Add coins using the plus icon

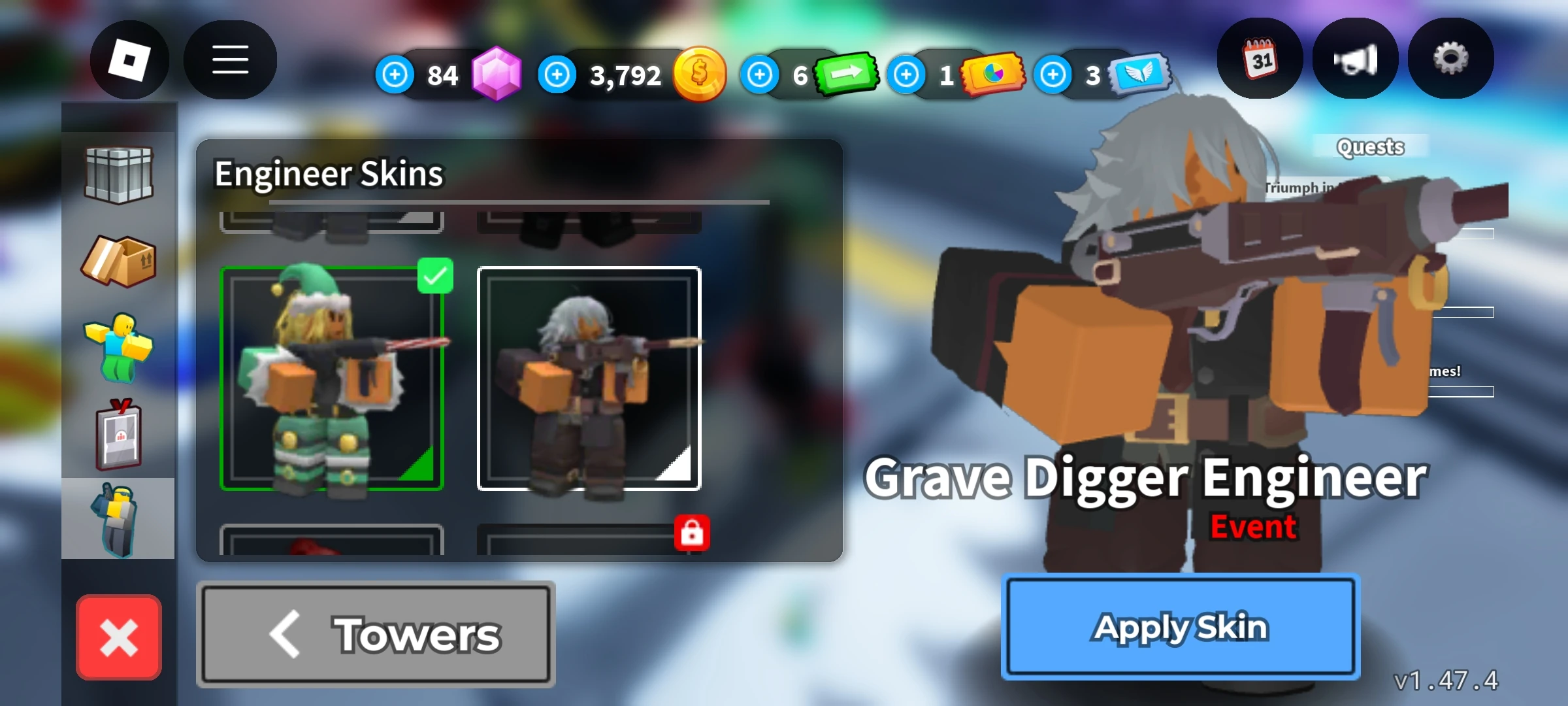point(556,74)
